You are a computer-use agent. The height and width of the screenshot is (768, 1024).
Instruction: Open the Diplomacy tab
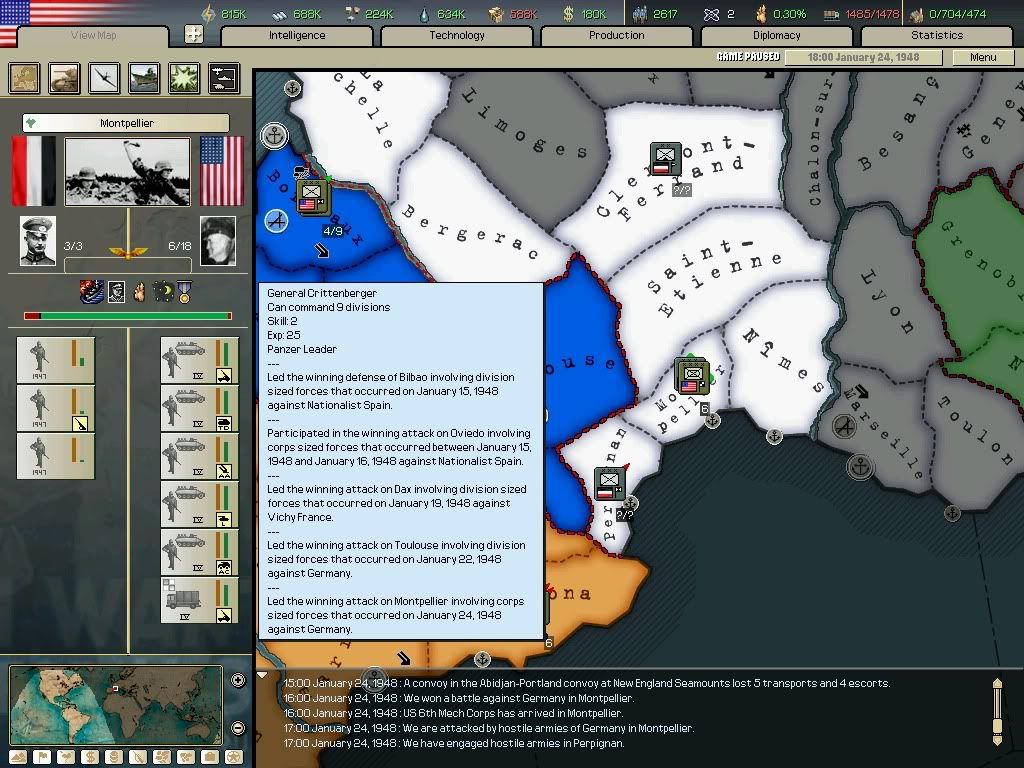coord(777,36)
